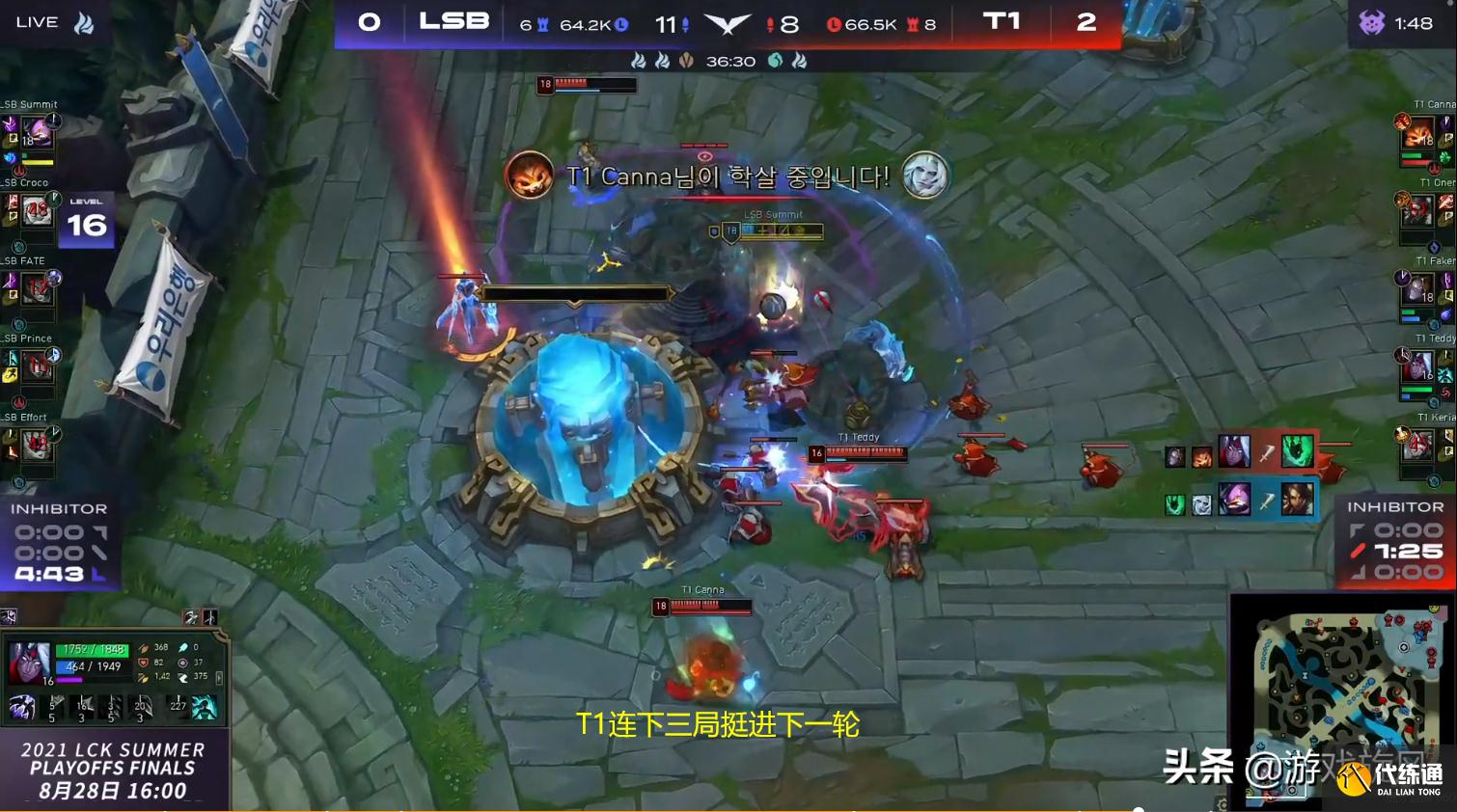
Task: Click the T1 team logo on the scoreboard
Action: pos(1002,21)
